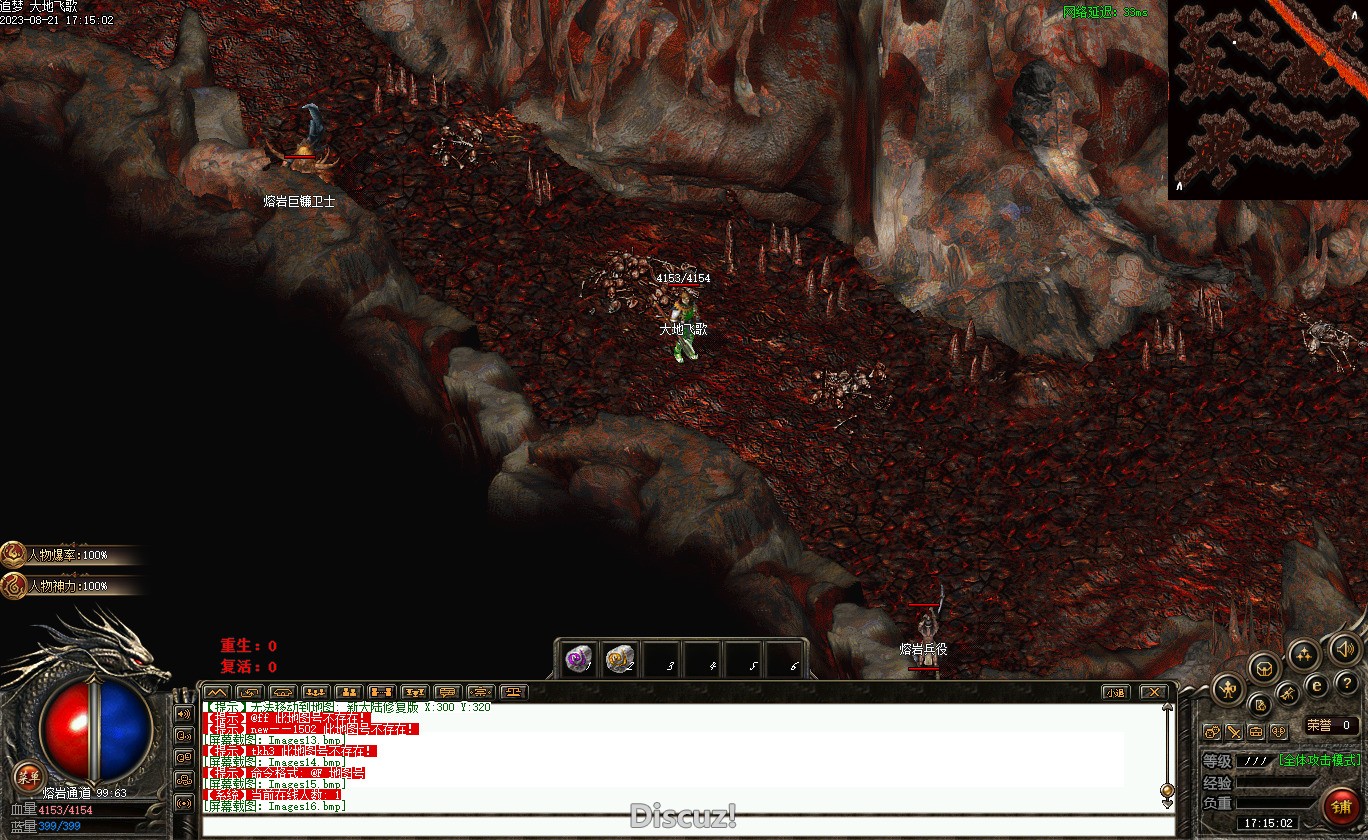This screenshot has width=1368, height=840.
Task: Click the 人物爆率 100% buff indicator
Action: 68,555
